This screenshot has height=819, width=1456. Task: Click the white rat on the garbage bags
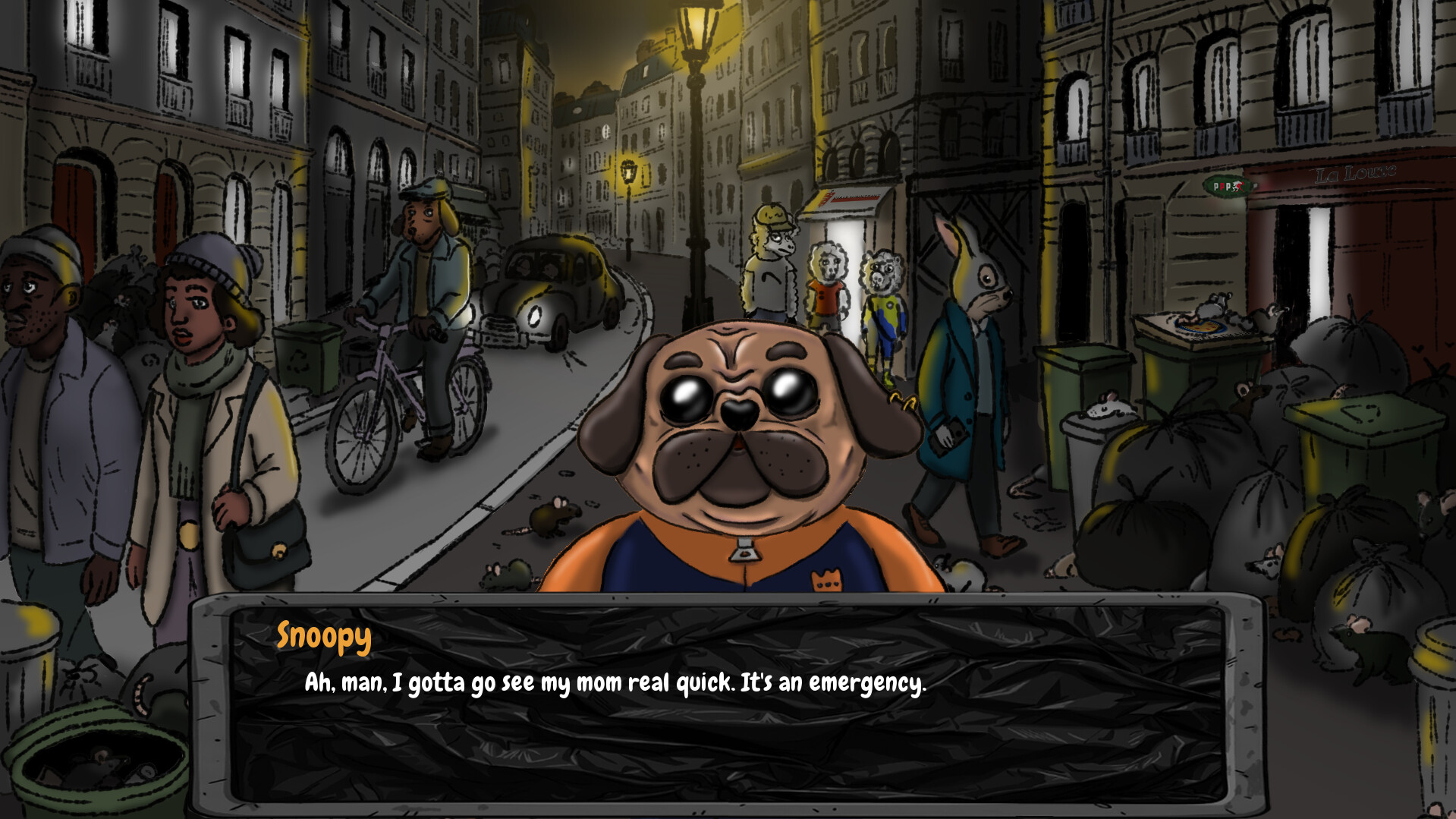1109,408
